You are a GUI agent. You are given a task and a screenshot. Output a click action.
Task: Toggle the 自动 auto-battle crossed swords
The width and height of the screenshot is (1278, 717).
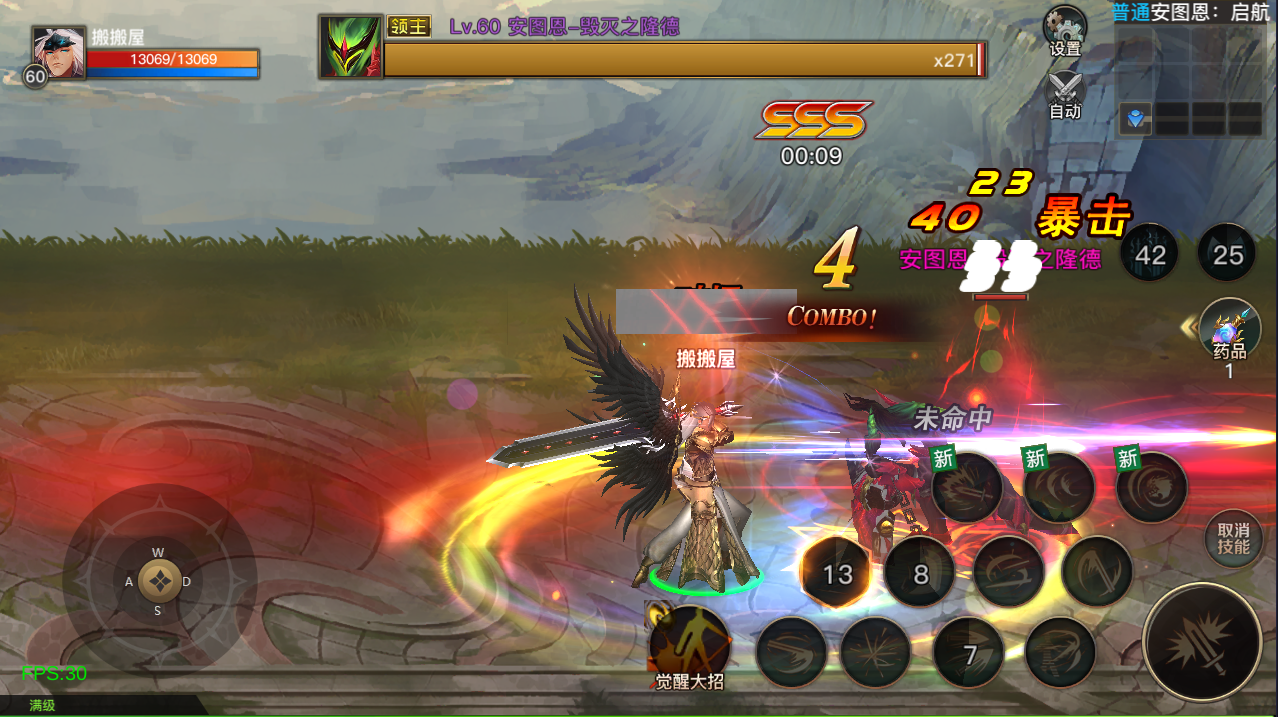coord(1064,93)
